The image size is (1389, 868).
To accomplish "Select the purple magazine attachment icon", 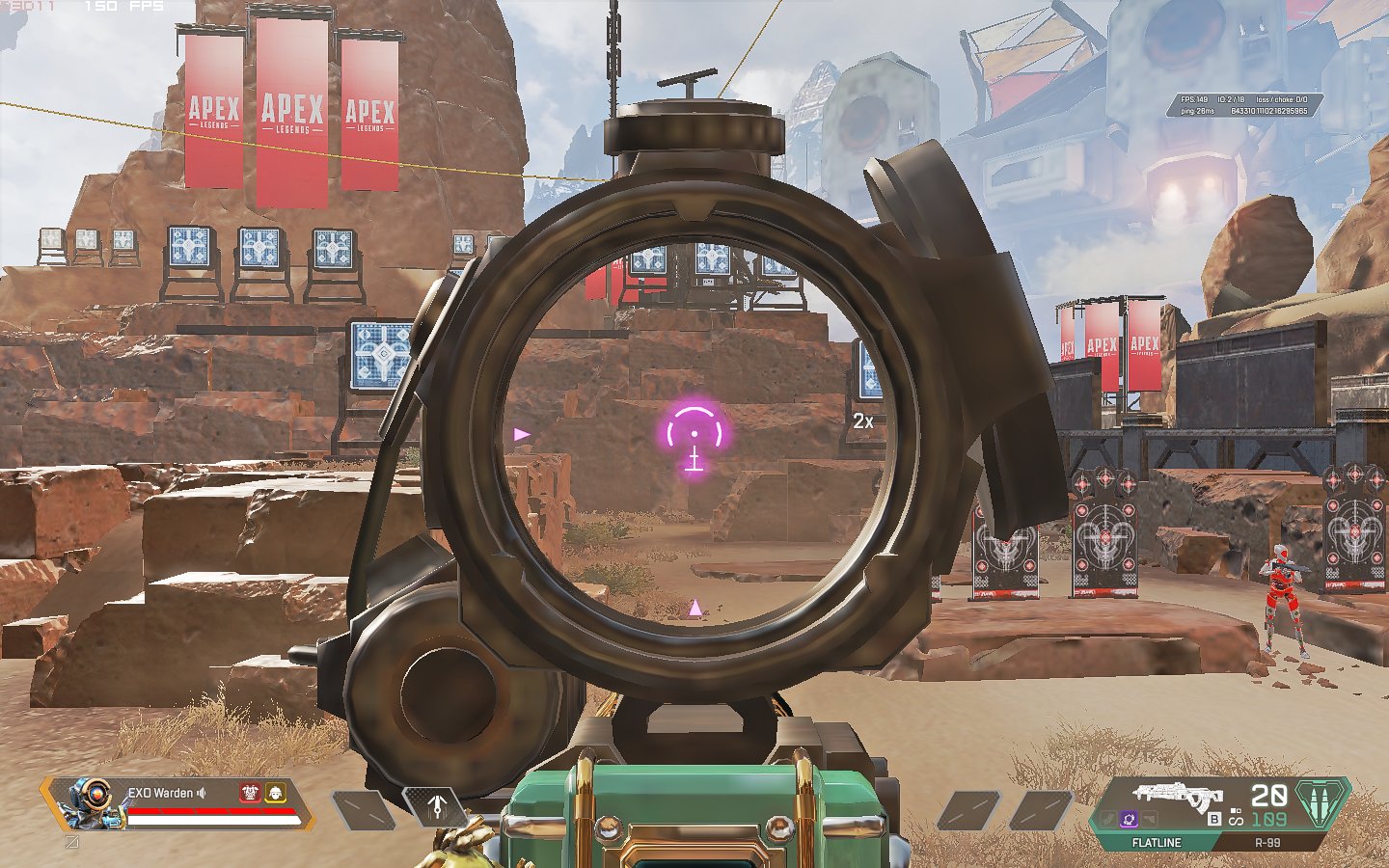I will point(1130,819).
